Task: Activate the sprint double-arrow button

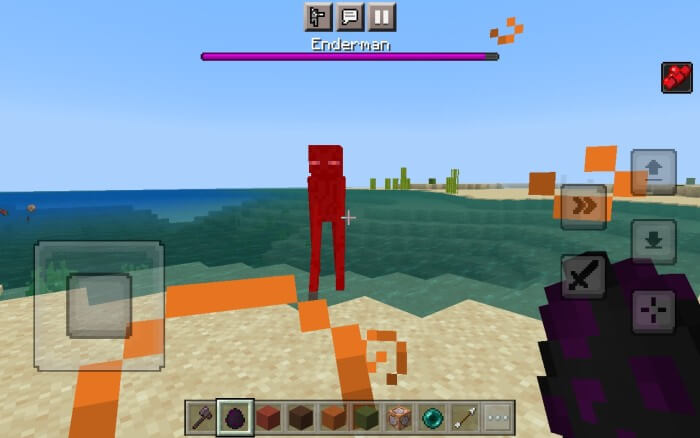Action: pyautogui.click(x=583, y=206)
